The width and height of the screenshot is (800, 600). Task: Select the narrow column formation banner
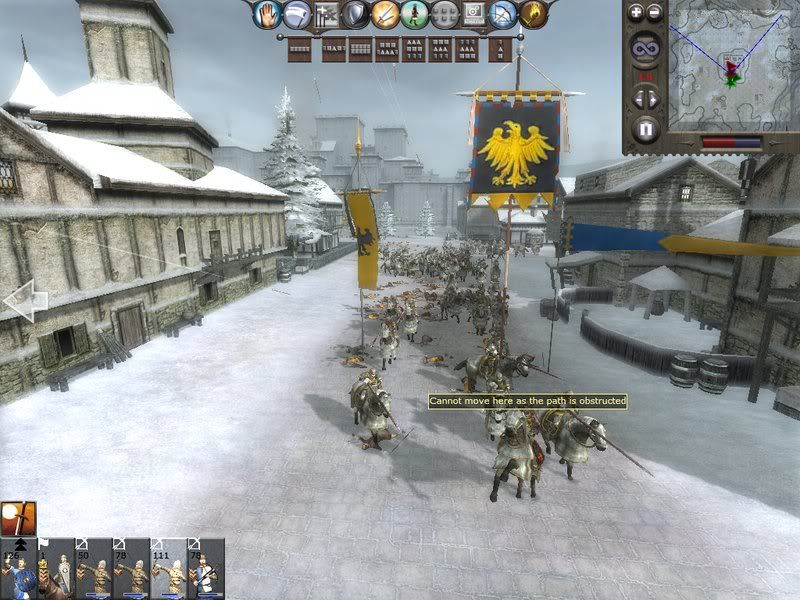(x=499, y=48)
